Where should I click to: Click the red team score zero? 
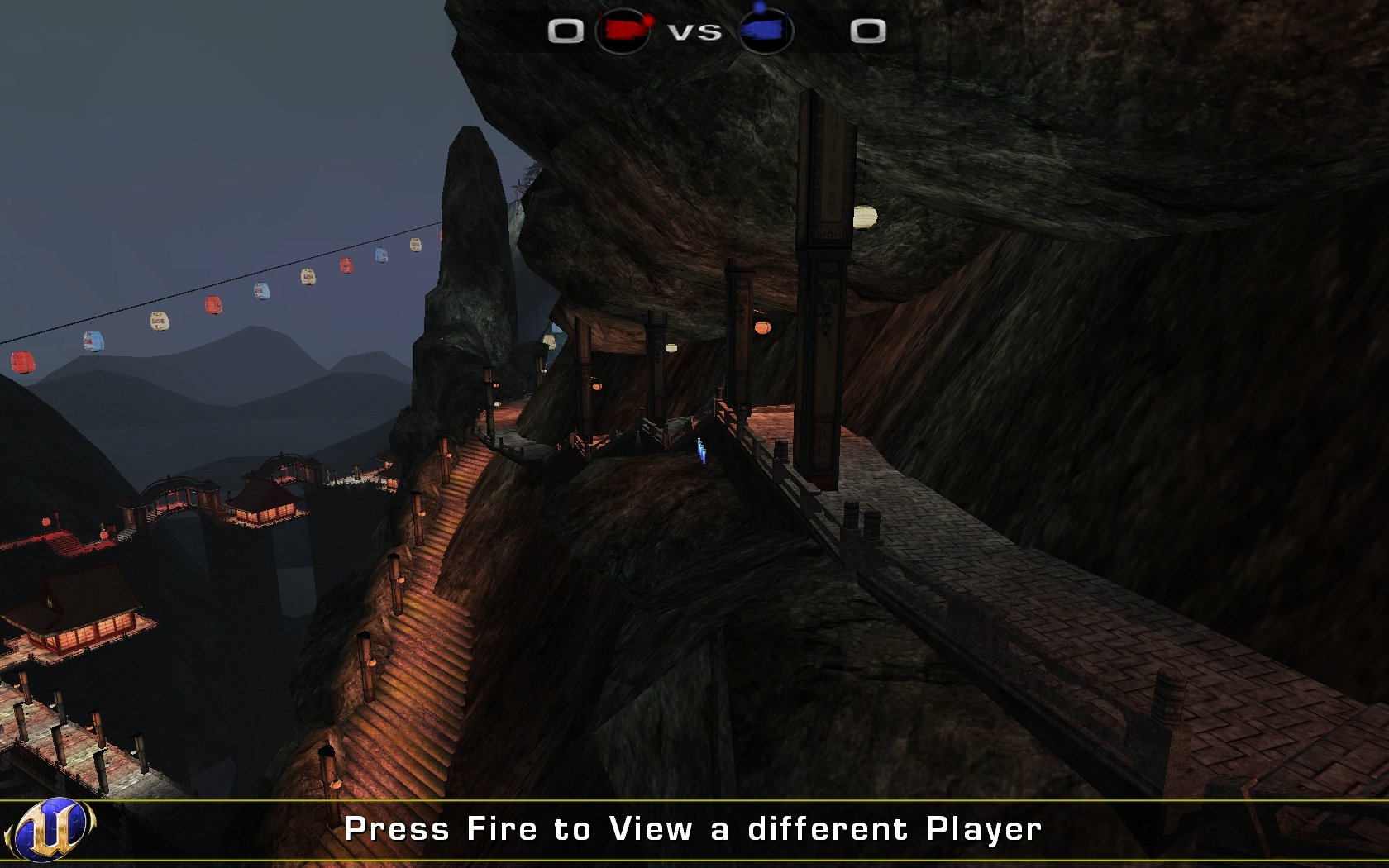coord(566,31)
